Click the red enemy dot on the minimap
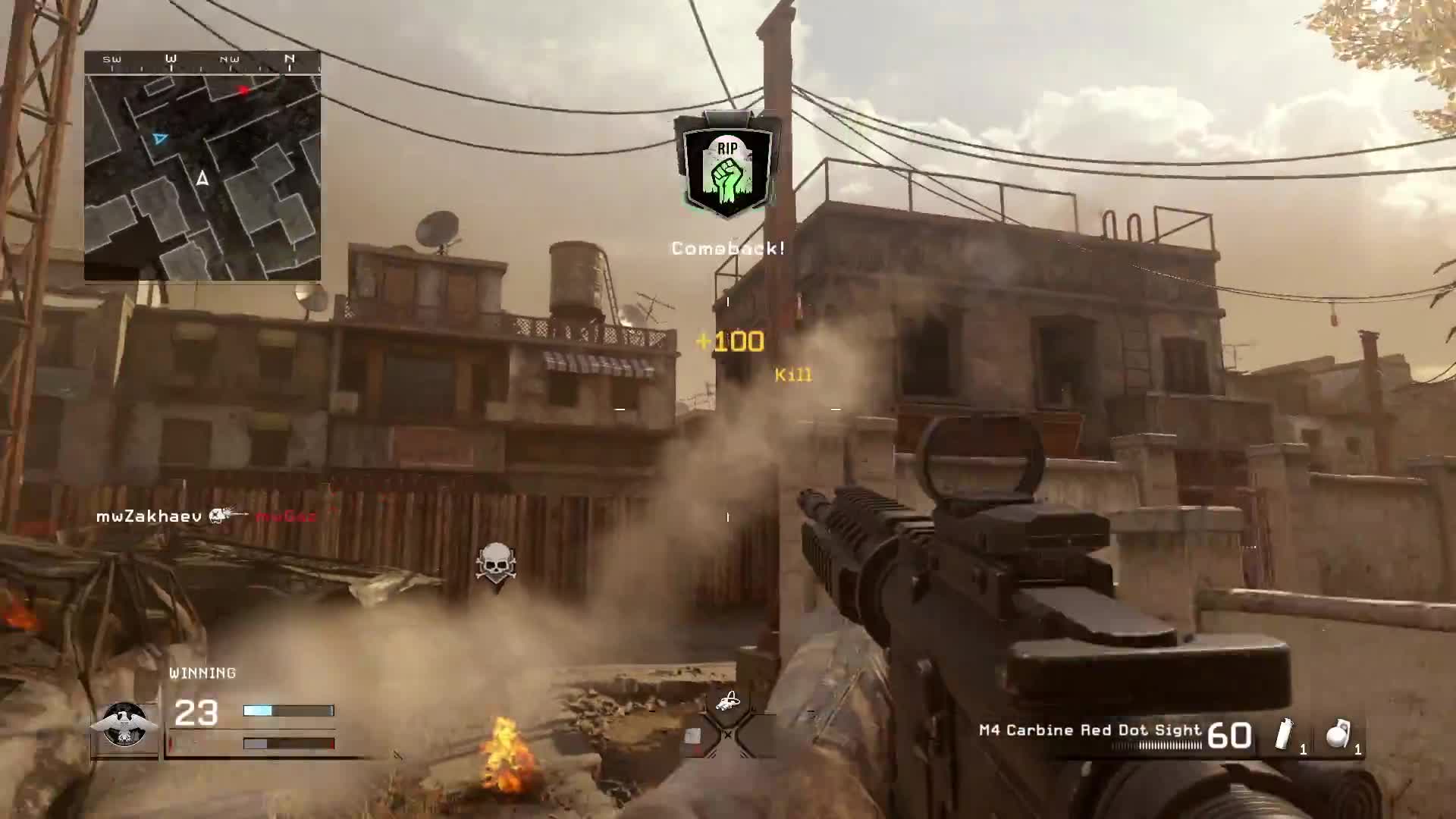 [243, 90]
